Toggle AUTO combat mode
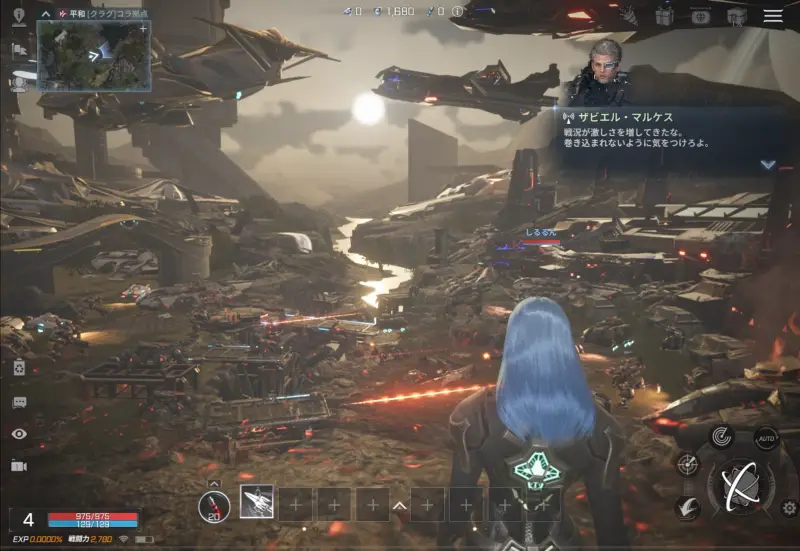The height and width of the screenshot is (551, 800). [766, 439]
